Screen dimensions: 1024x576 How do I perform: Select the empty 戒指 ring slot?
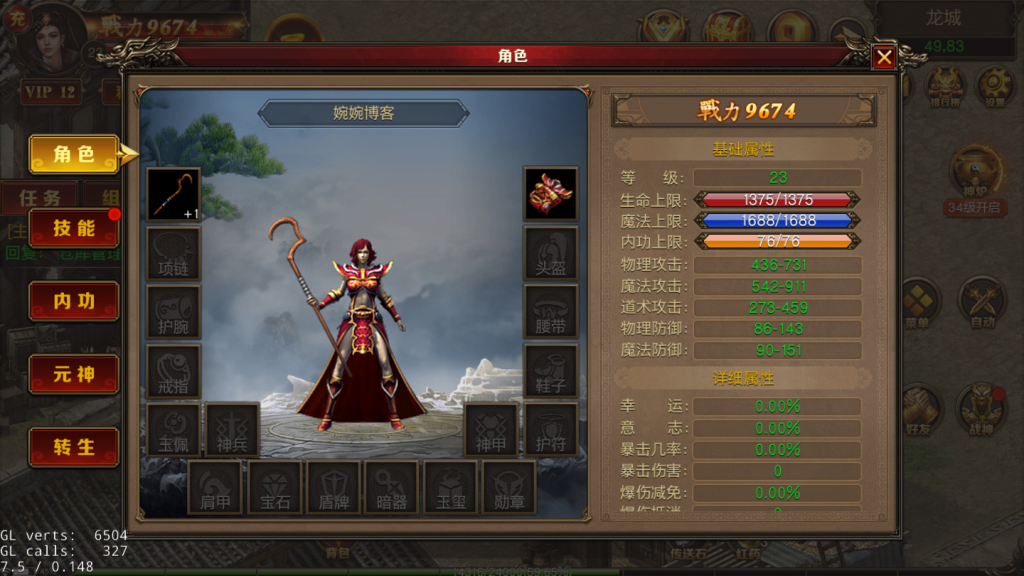174,371
